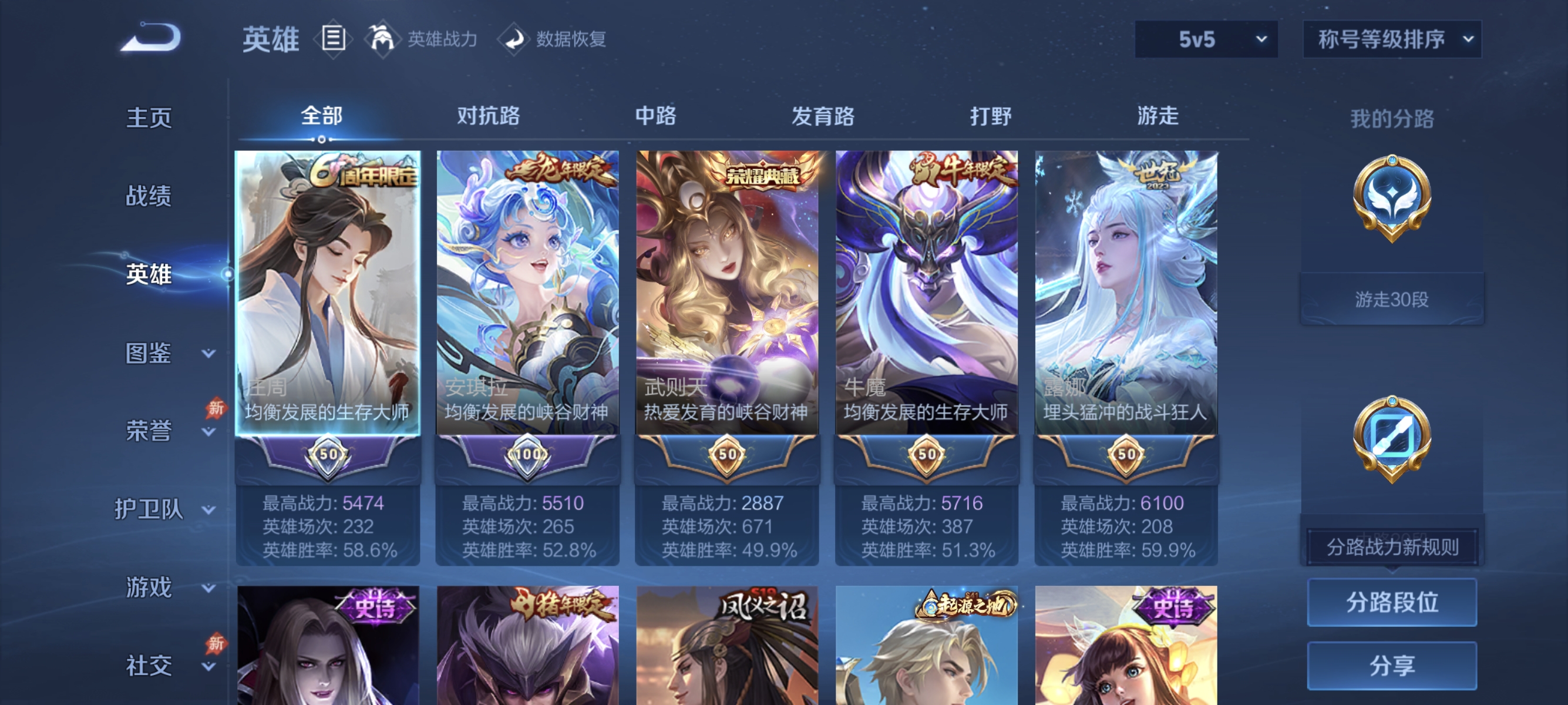Select the 武则天 hero card
The width and height of the screenshot is (1568, 705).
coord(728,292)
